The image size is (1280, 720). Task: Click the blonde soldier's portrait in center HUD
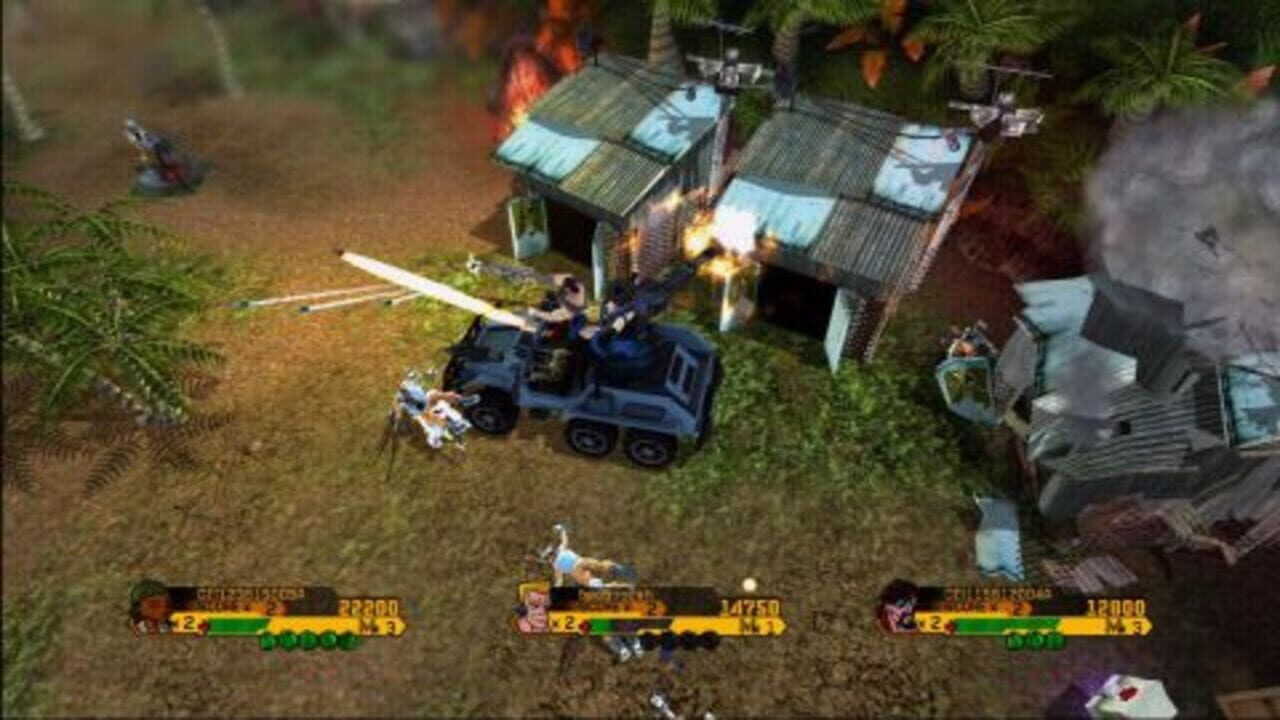click(532, 607)
